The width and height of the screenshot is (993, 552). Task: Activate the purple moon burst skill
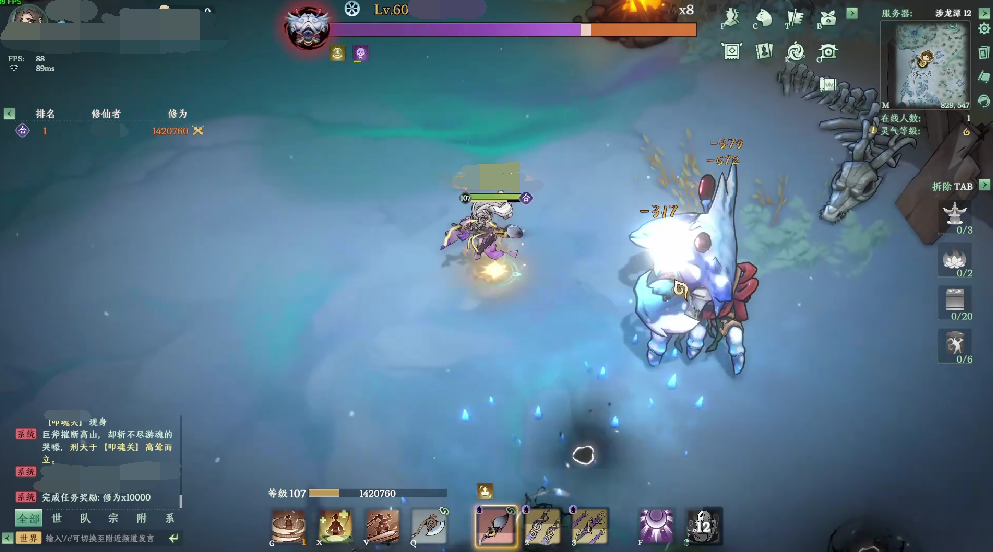coord(656,526)
